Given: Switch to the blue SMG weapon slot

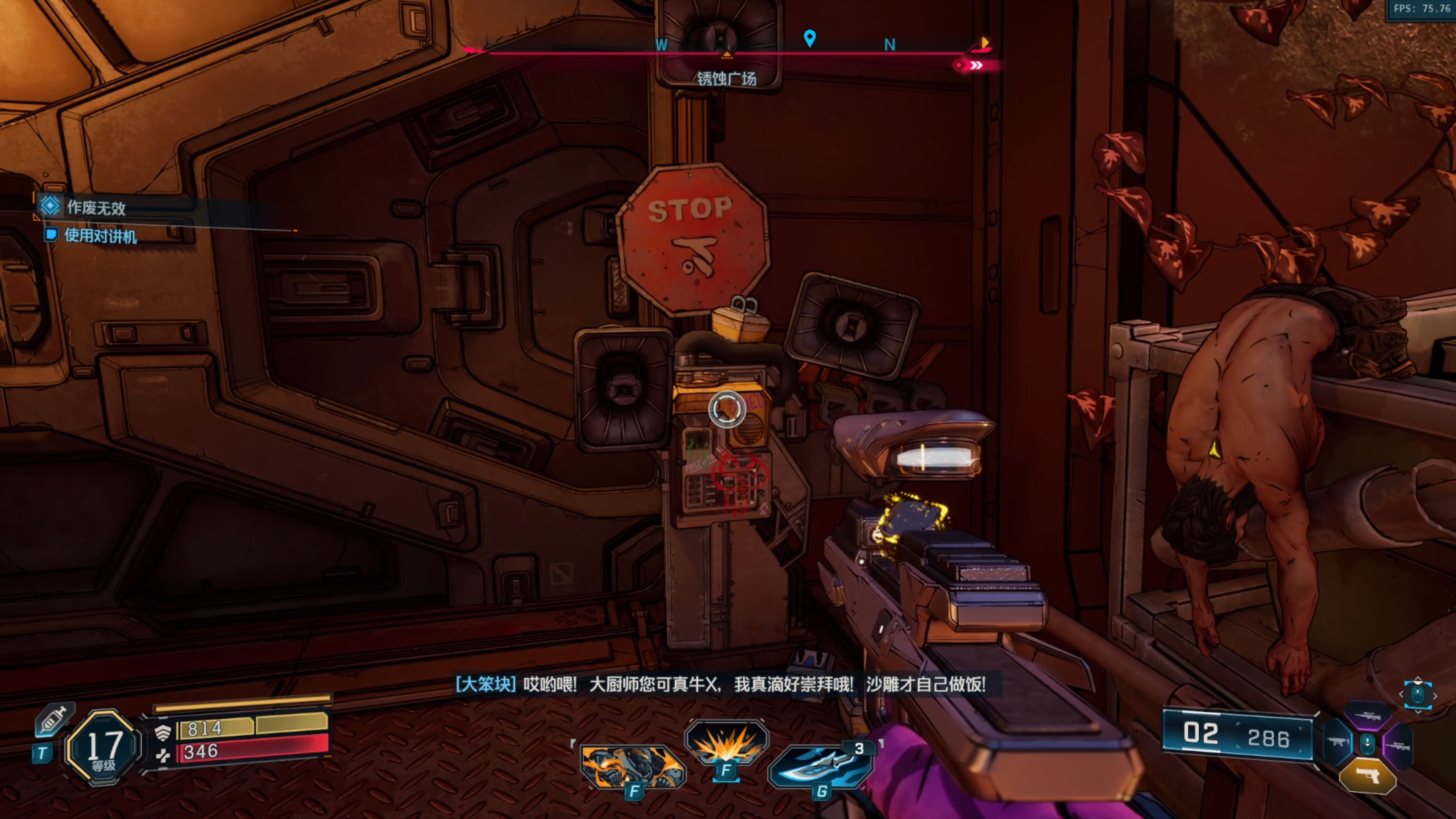Looking at the screenshot, I should (x=1338, y=742).
